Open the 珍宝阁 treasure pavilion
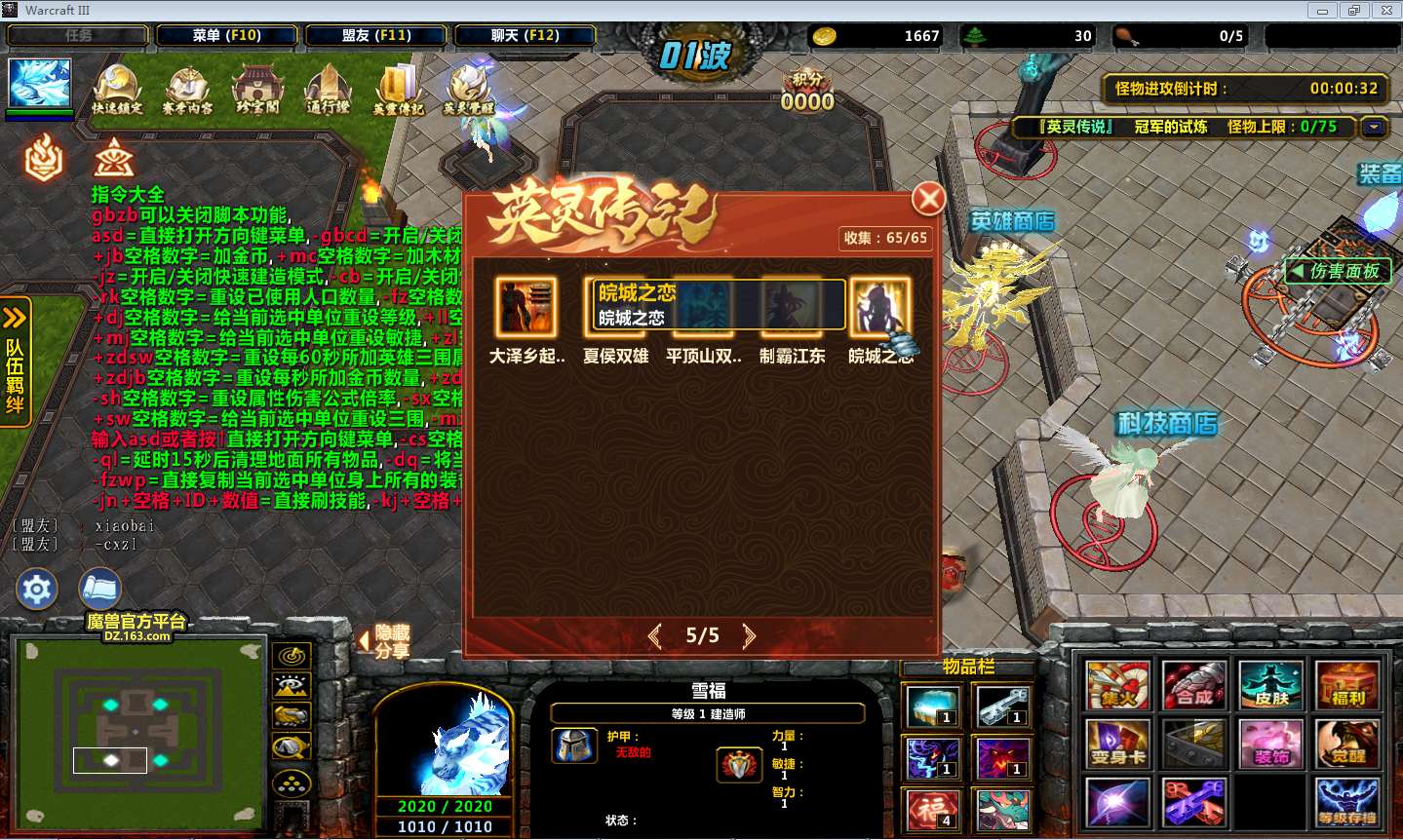This screenshot has height=840, width=1403. 257,90
